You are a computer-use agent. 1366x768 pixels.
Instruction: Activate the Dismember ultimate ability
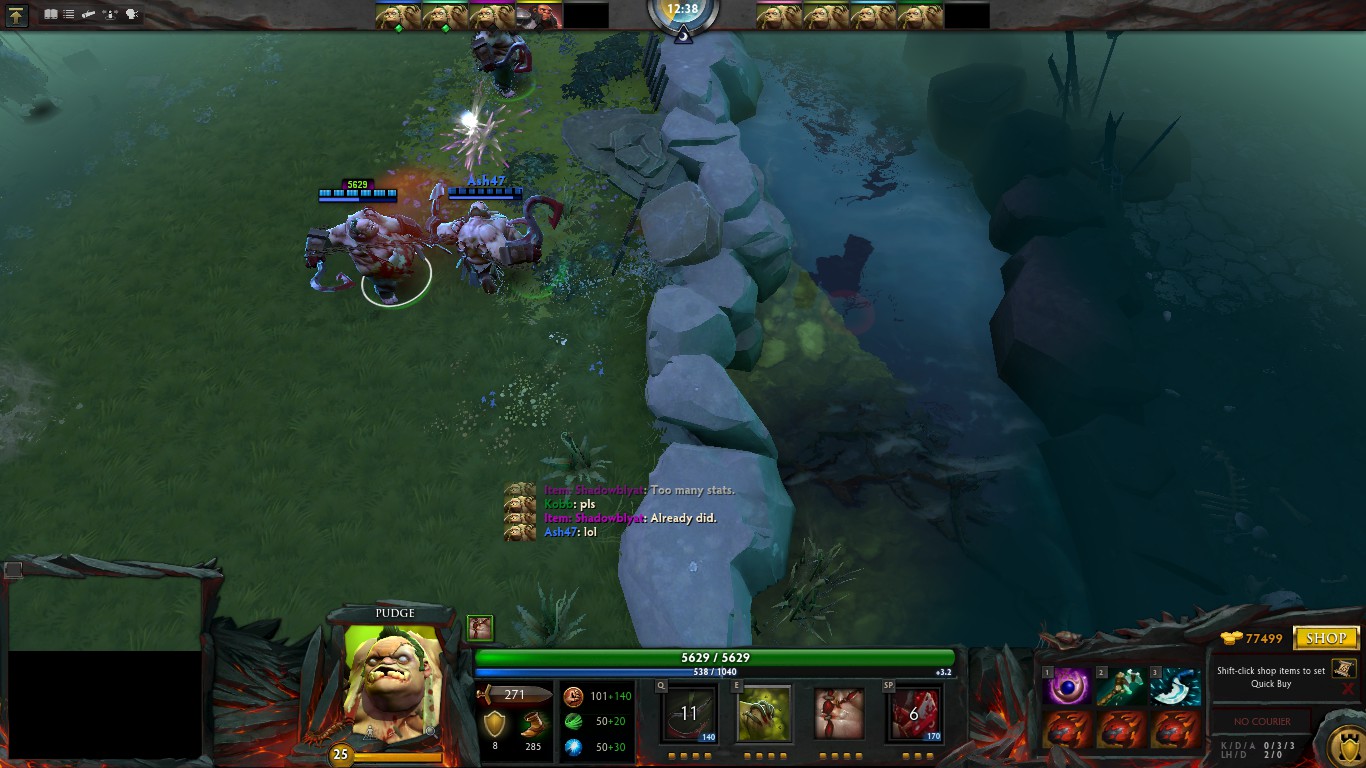(913, 713)
